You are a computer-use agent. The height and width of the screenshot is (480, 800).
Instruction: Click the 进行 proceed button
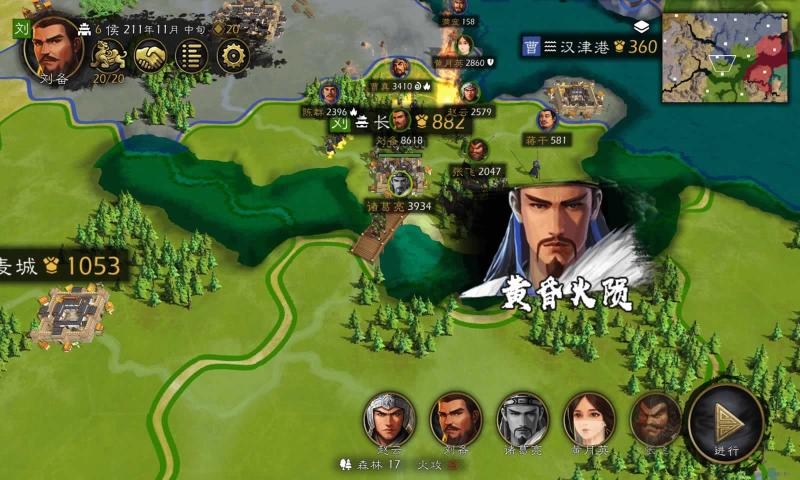point(727,422)
